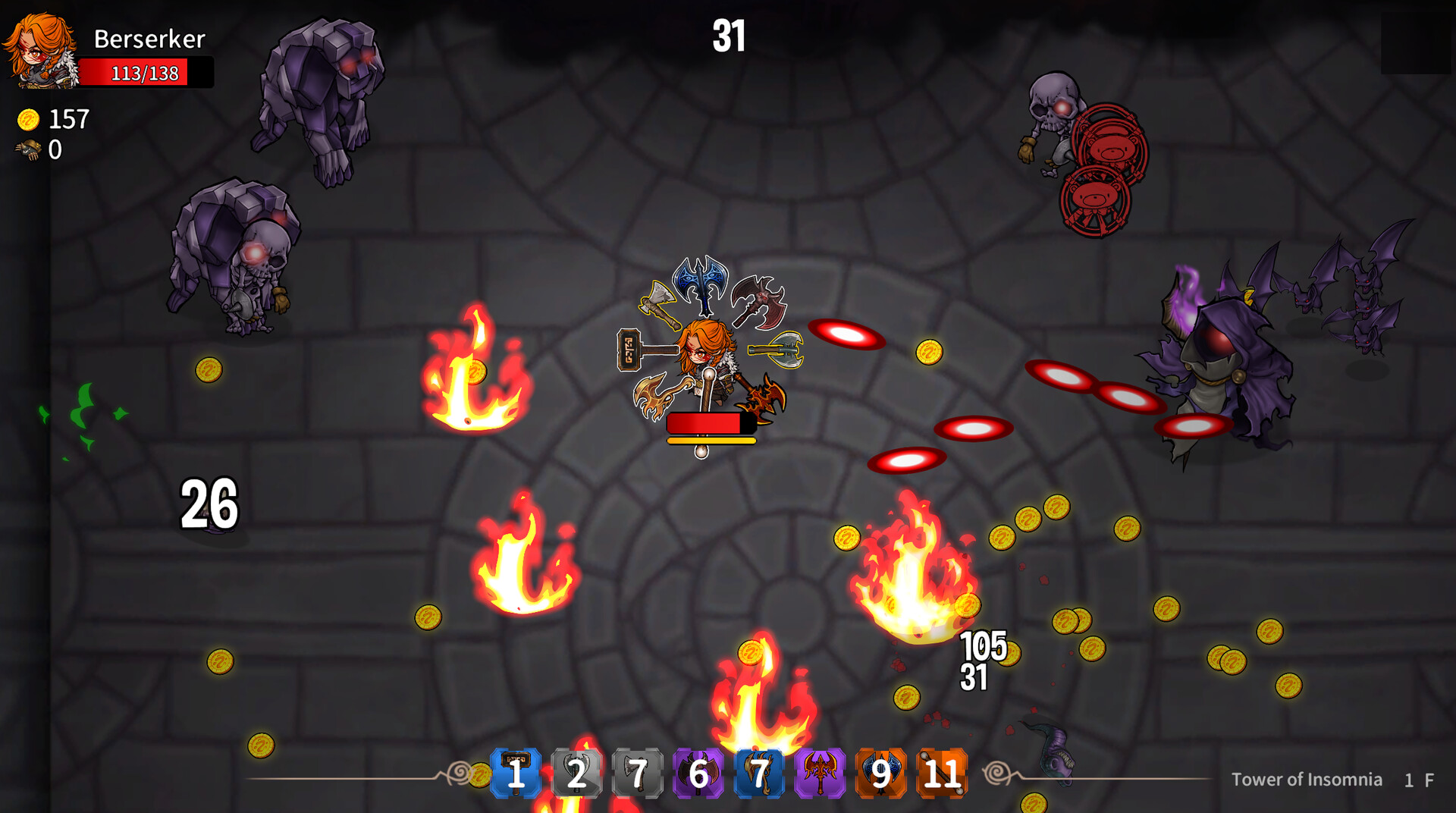Click the Berserker character portrait
Viewport: 1456px width, 813px height.
click(x=41, y=50)
